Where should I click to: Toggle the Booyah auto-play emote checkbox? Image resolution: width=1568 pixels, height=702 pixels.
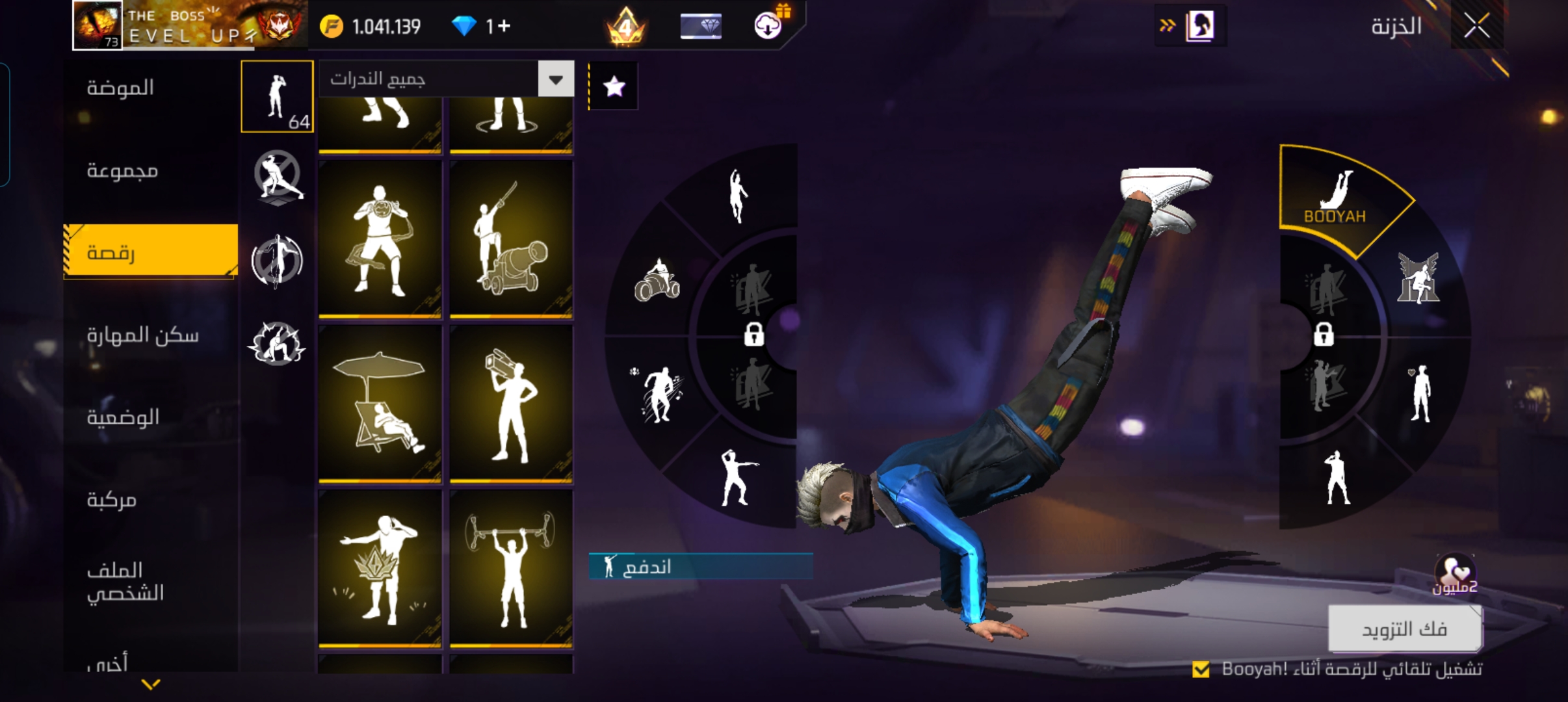coord(1201,669)
